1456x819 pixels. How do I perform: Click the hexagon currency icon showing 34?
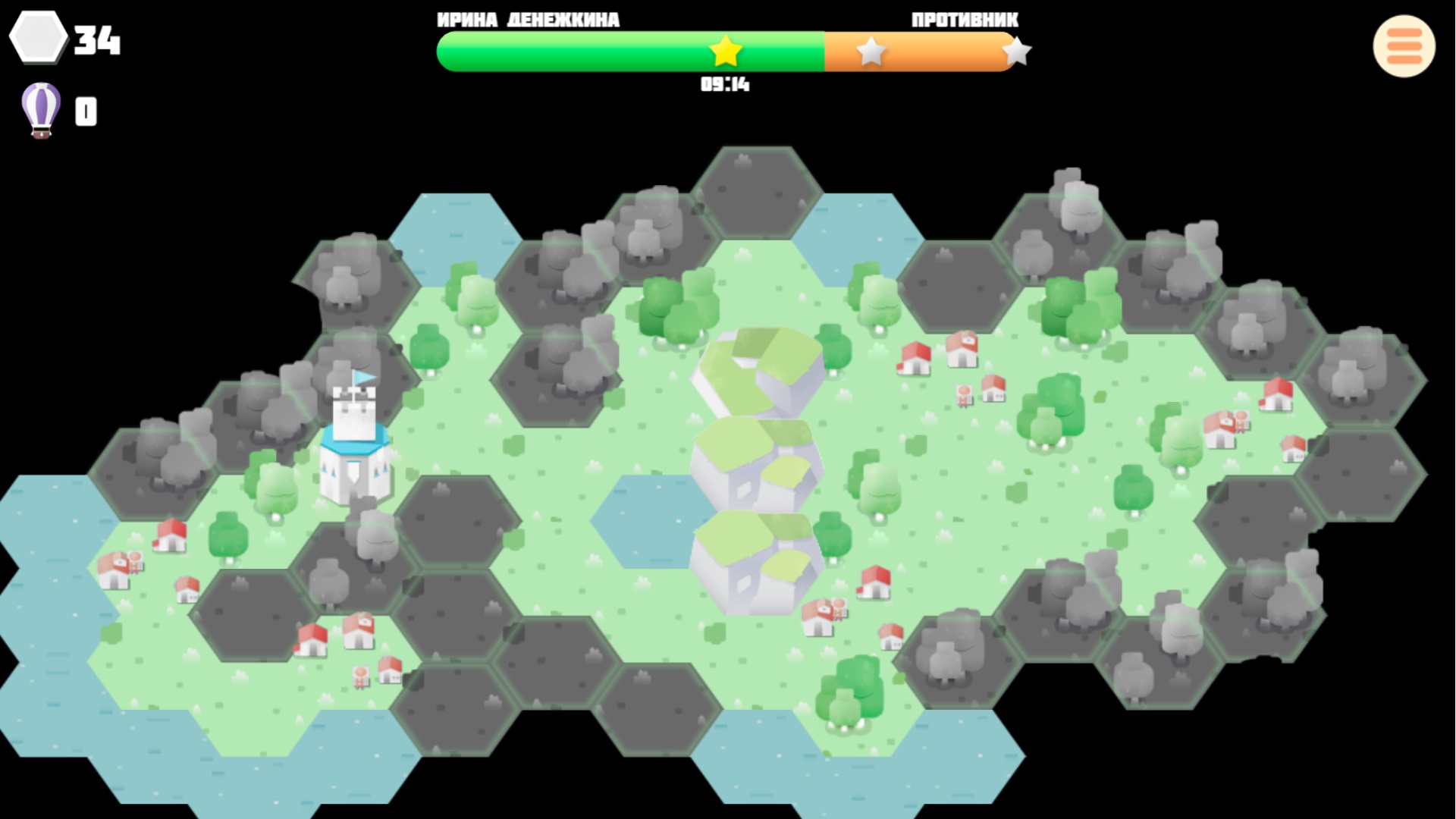pos(37,36)
